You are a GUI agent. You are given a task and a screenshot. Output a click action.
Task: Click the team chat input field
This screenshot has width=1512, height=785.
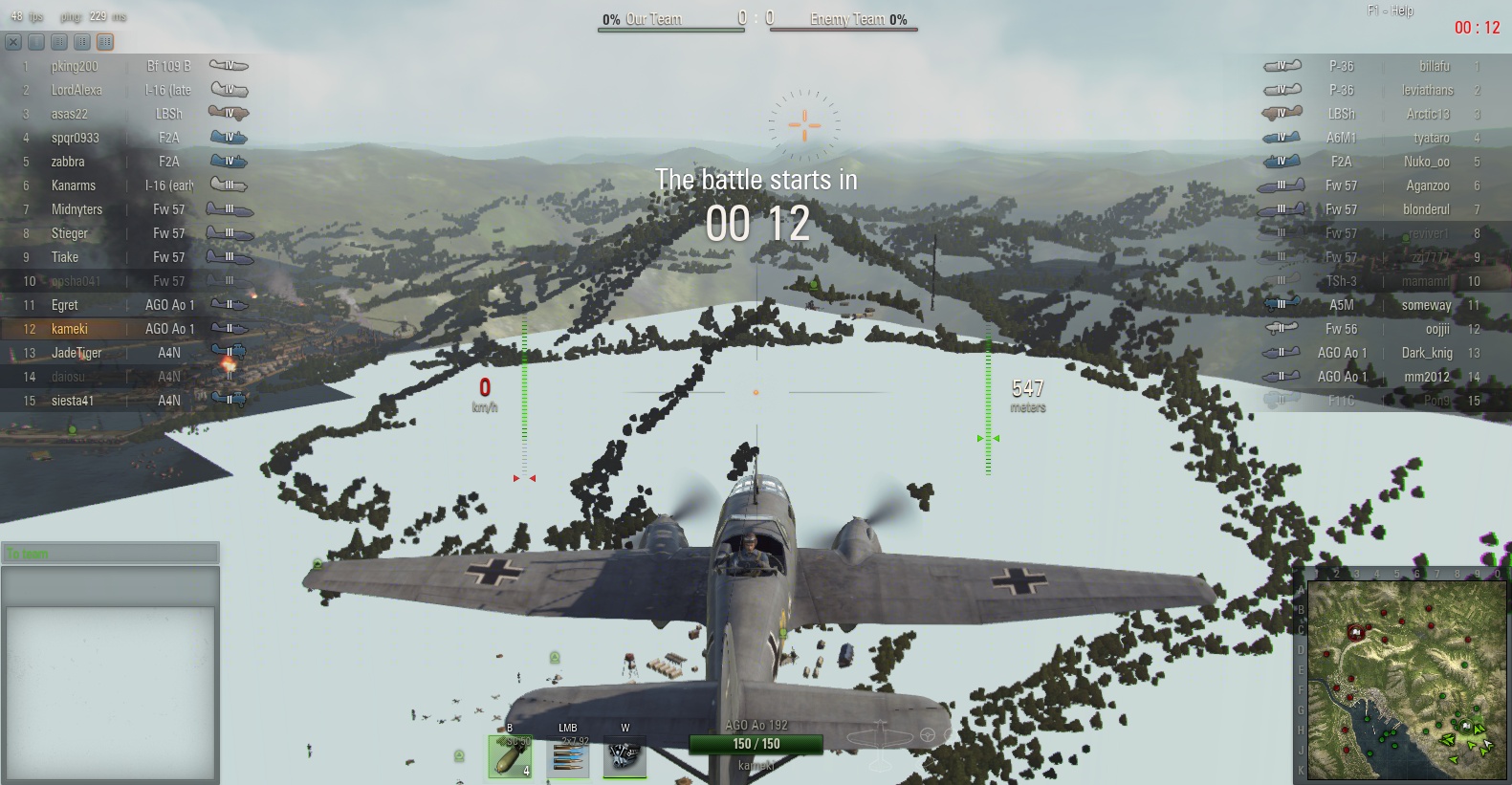coord(110,554)
